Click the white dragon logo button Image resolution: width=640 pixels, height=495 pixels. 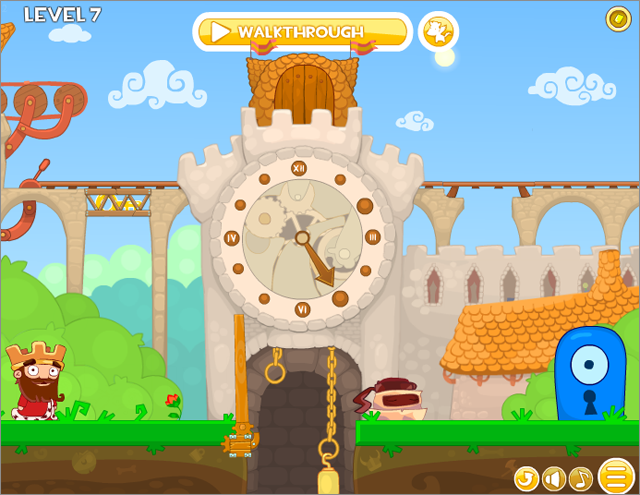(437, 32)
